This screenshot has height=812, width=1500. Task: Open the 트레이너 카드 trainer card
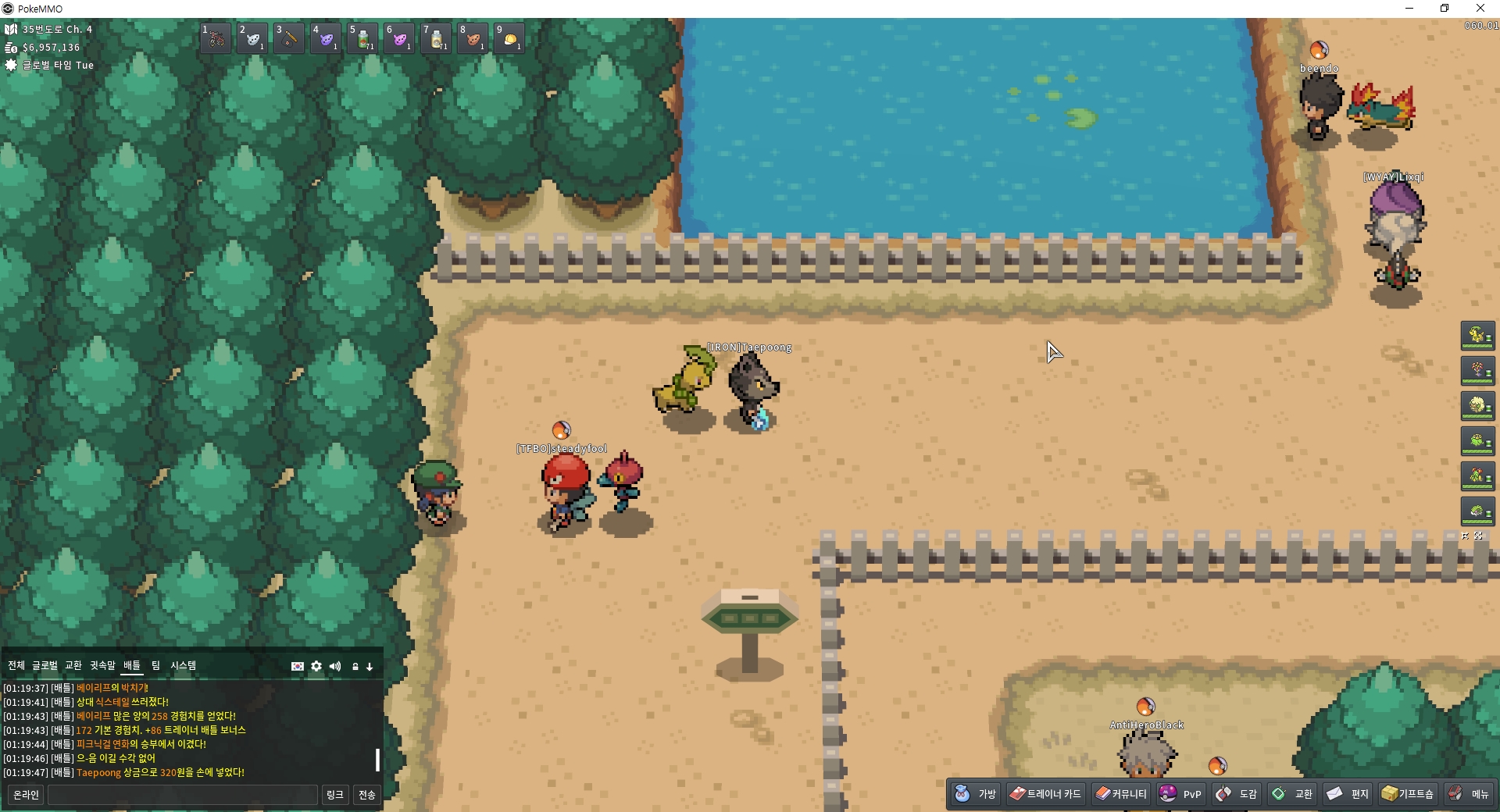[x=1045, y=794]
